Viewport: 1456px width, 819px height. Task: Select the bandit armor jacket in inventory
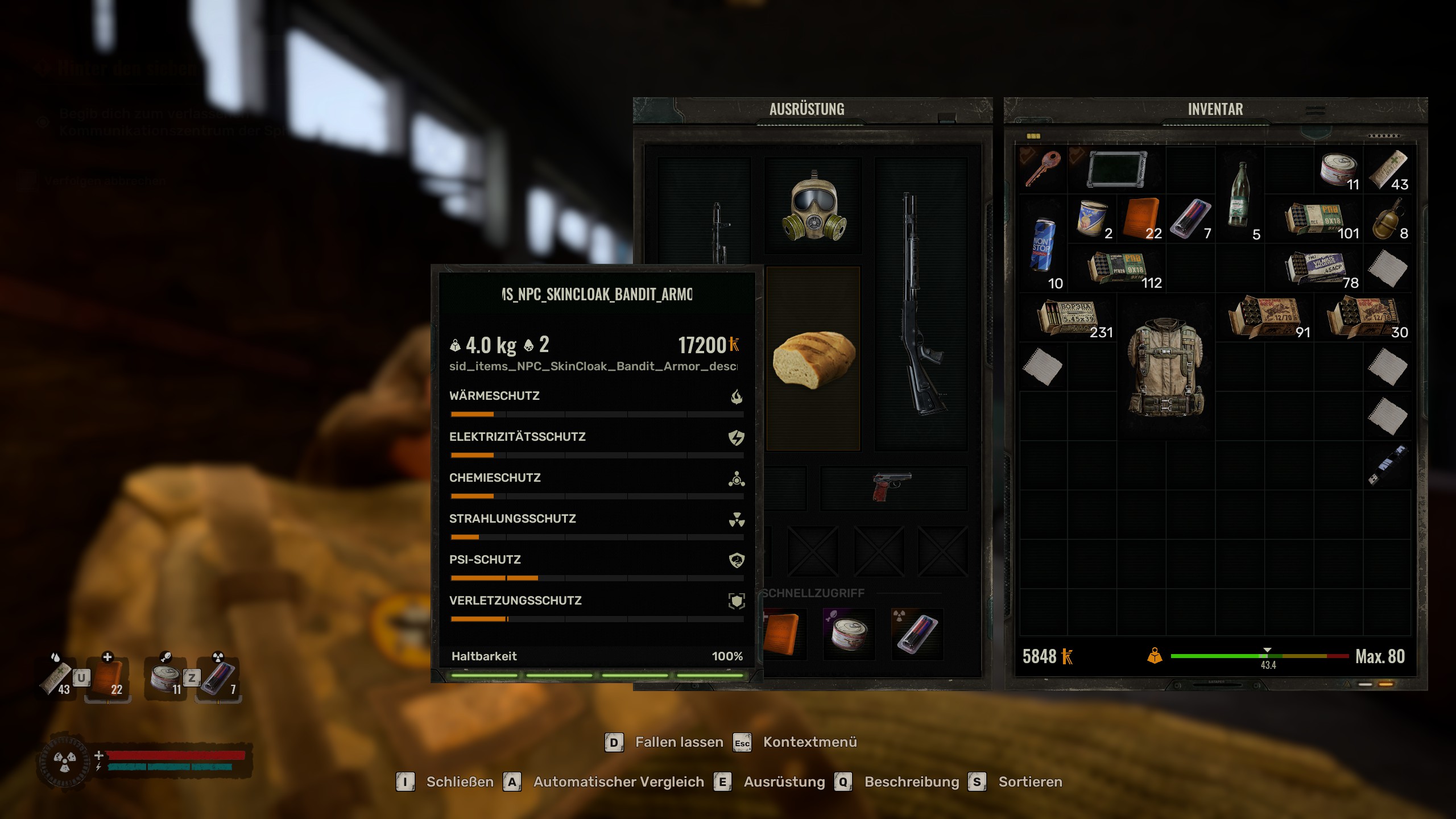[x=1166, y=367]
